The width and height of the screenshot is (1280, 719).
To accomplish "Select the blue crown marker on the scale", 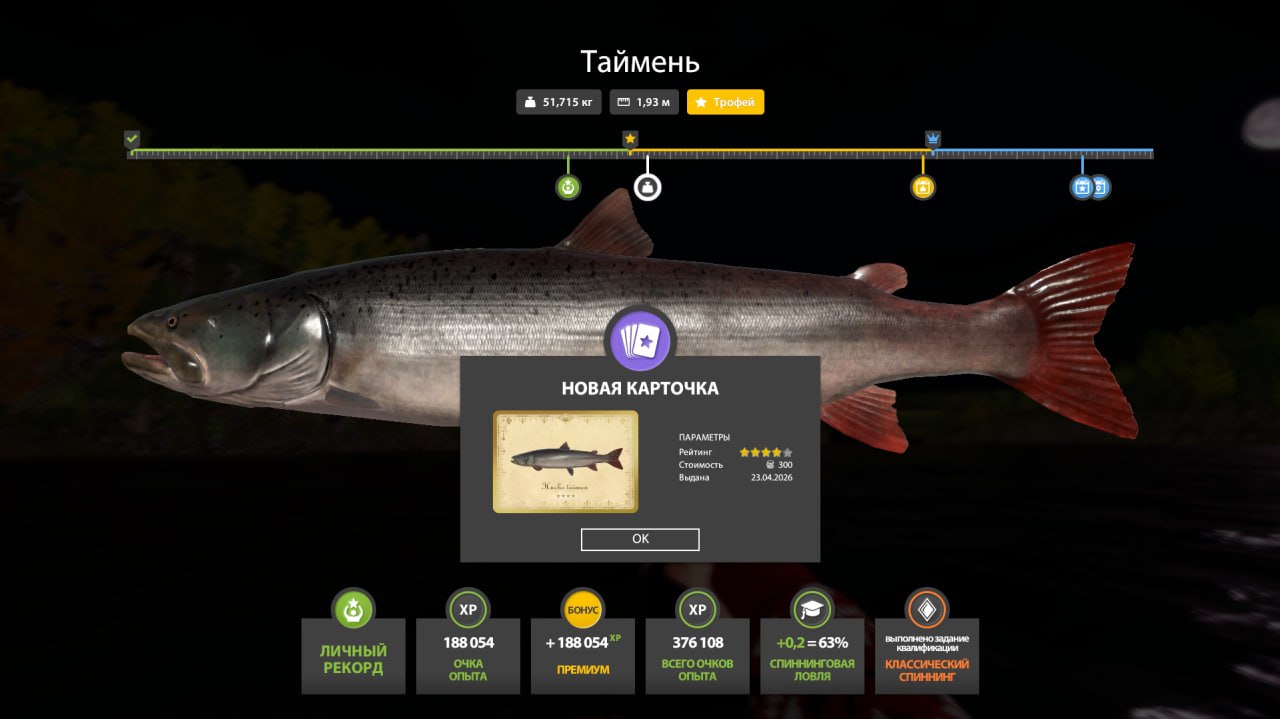I will coord(933,139).
